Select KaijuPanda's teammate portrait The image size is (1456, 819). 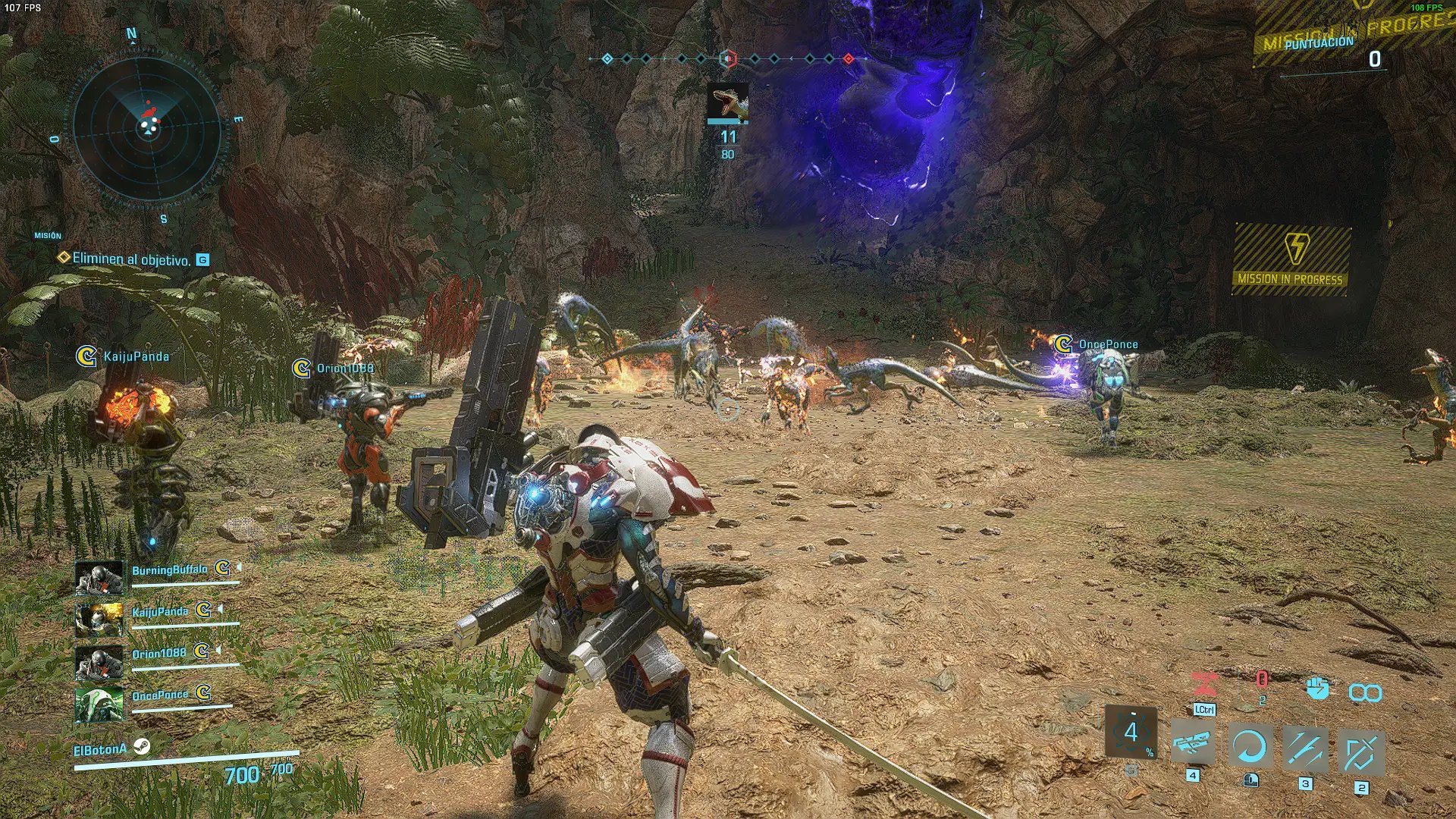click(x=99, y=620)
